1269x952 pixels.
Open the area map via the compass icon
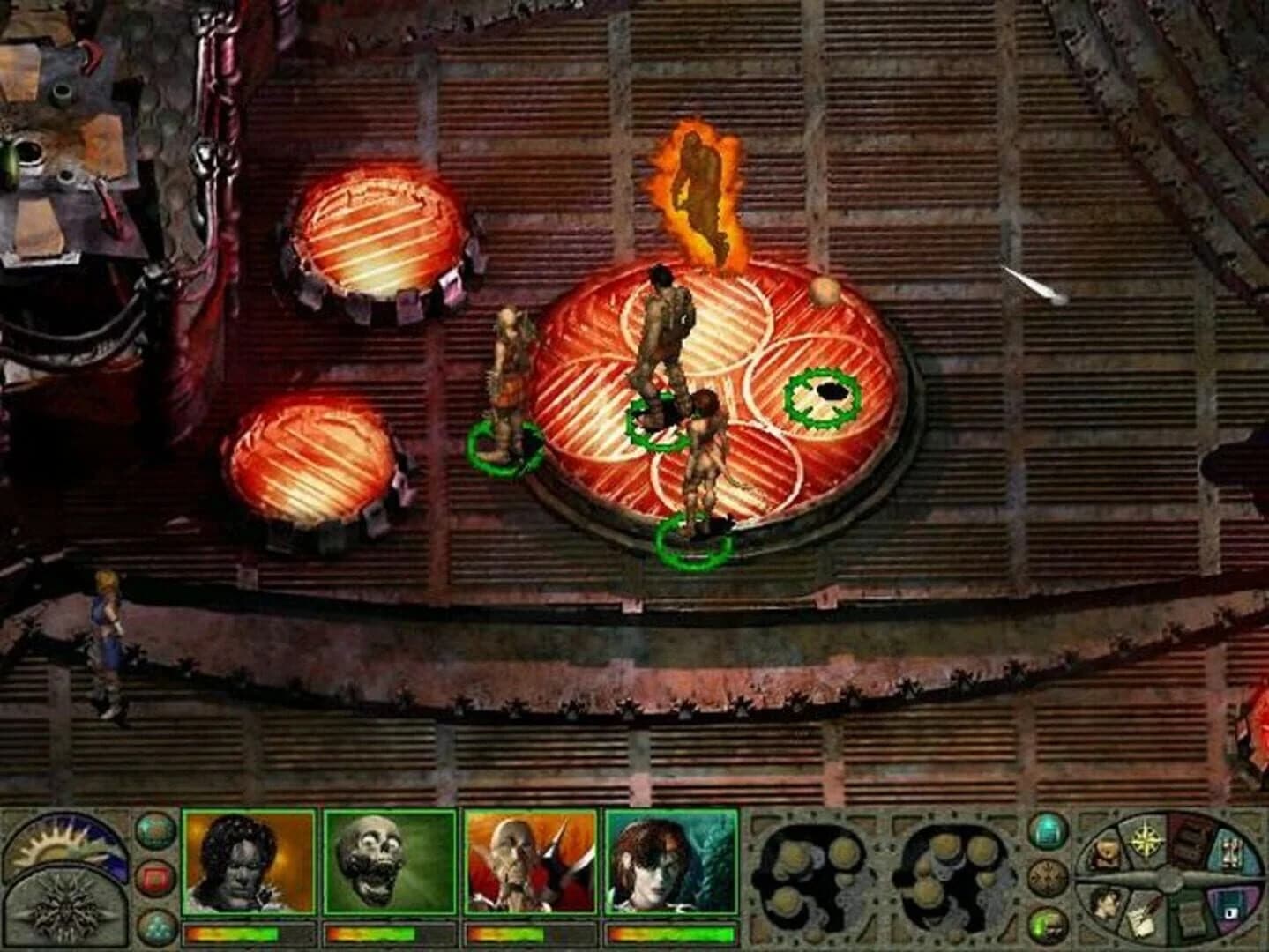[x=1146, y=842]
